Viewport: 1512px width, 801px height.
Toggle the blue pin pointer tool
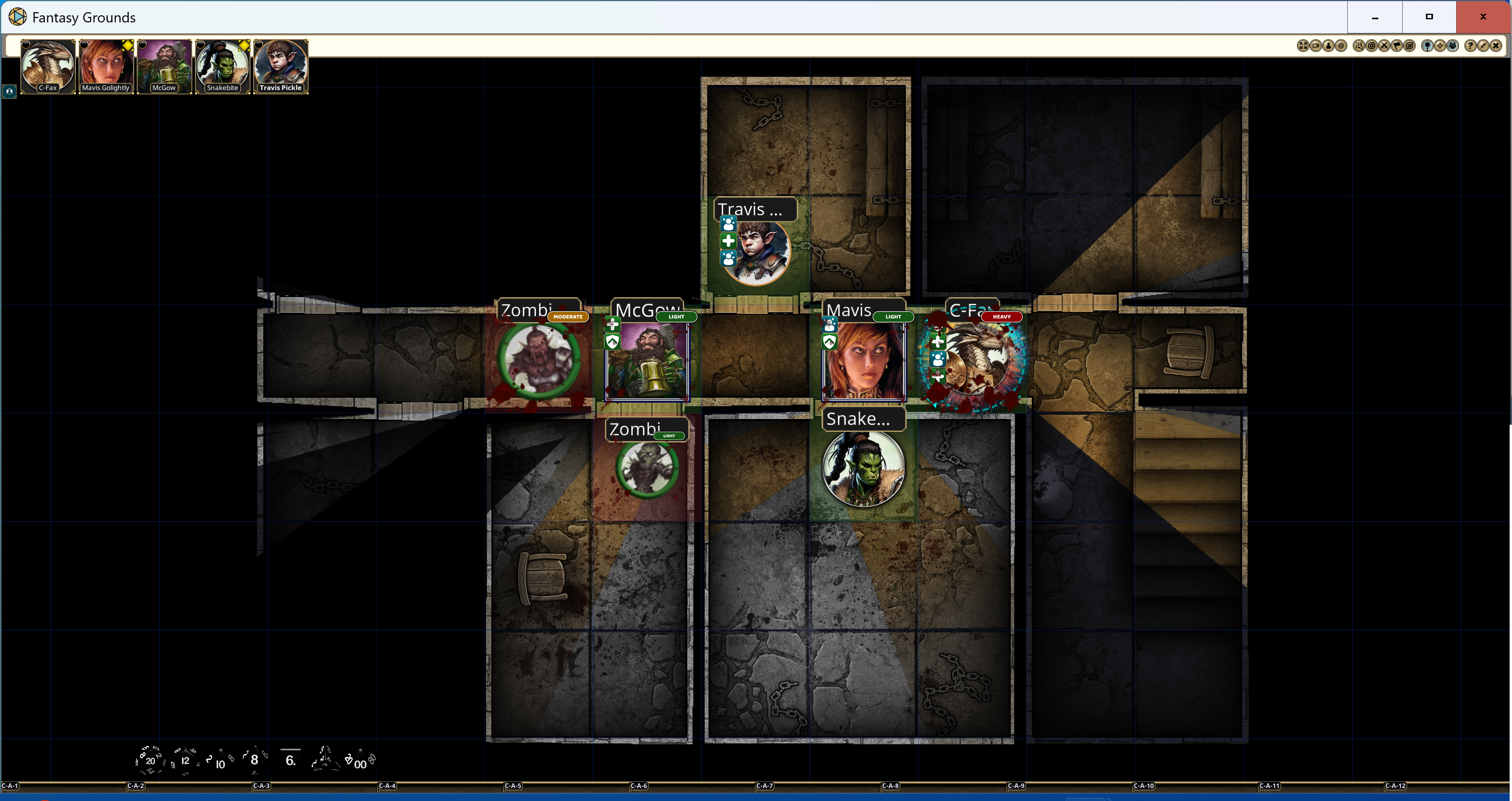click(x=1427, y=45)
